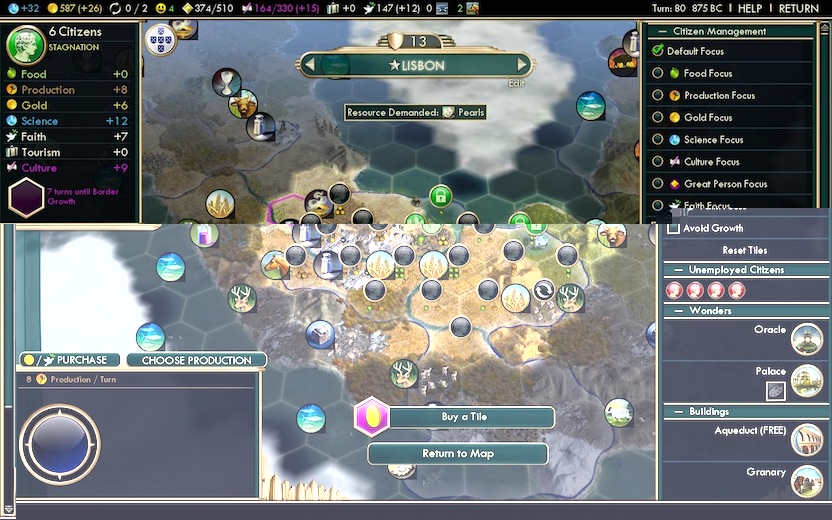
Task: Click Return to Map button
Action: [458, 454]
